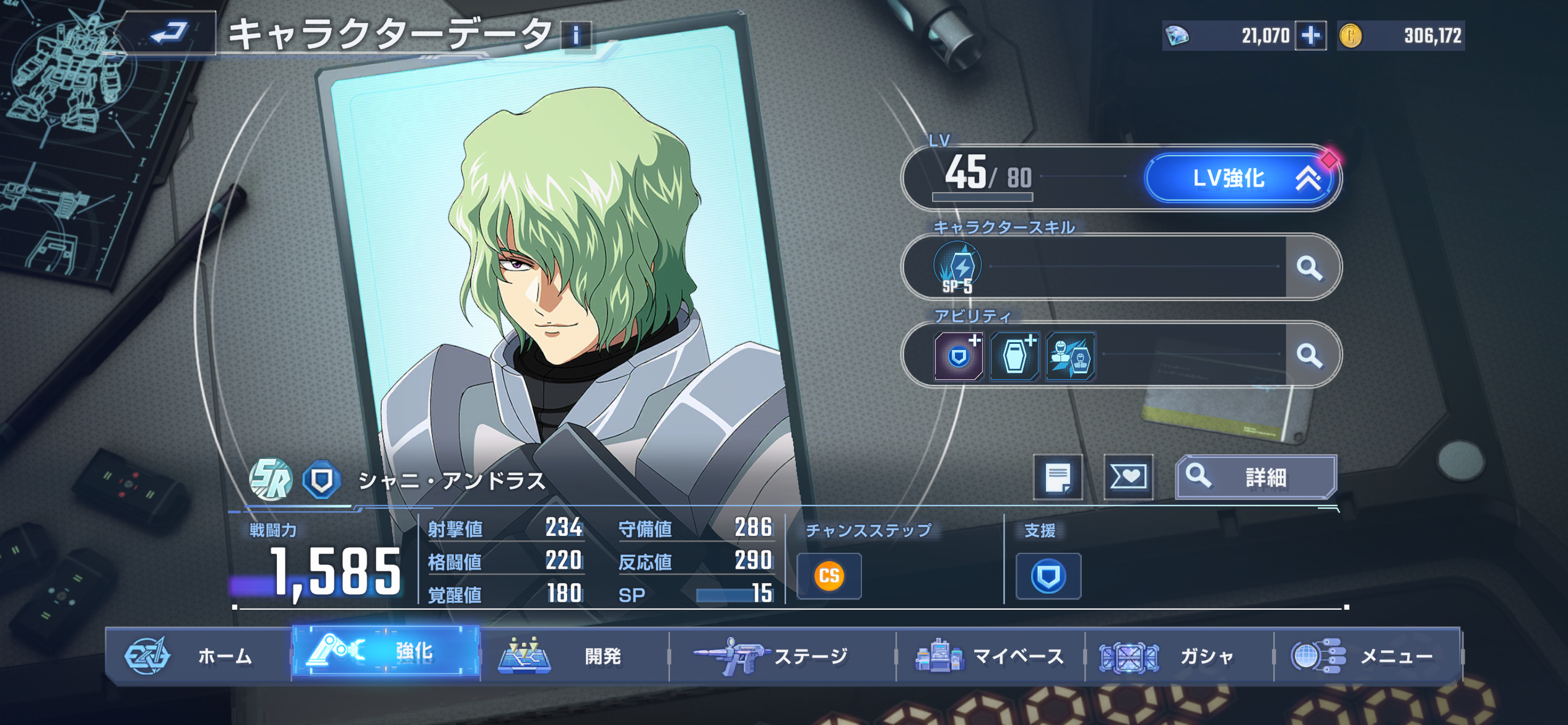Open the マイベース my base tab
The width and height of the screenshot is (1568, 725).
[x=990, y=656]
